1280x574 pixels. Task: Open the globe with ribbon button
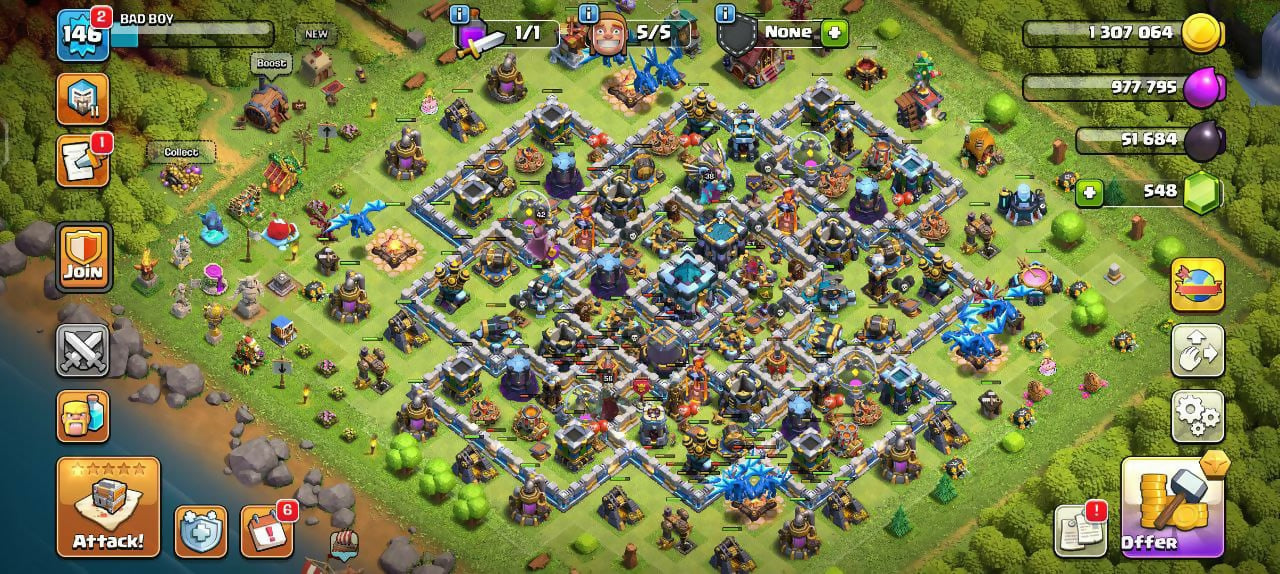[1197, 285]
